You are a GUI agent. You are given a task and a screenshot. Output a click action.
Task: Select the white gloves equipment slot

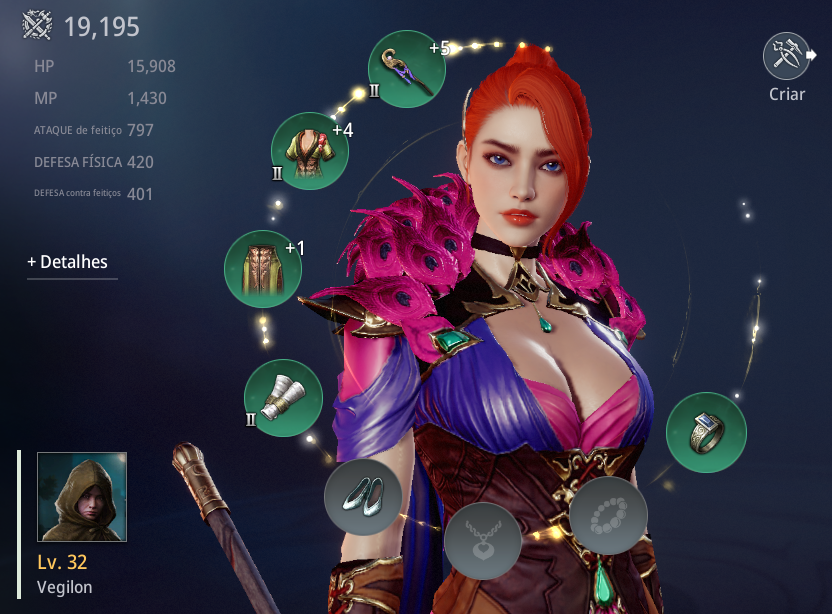[283, 398]
